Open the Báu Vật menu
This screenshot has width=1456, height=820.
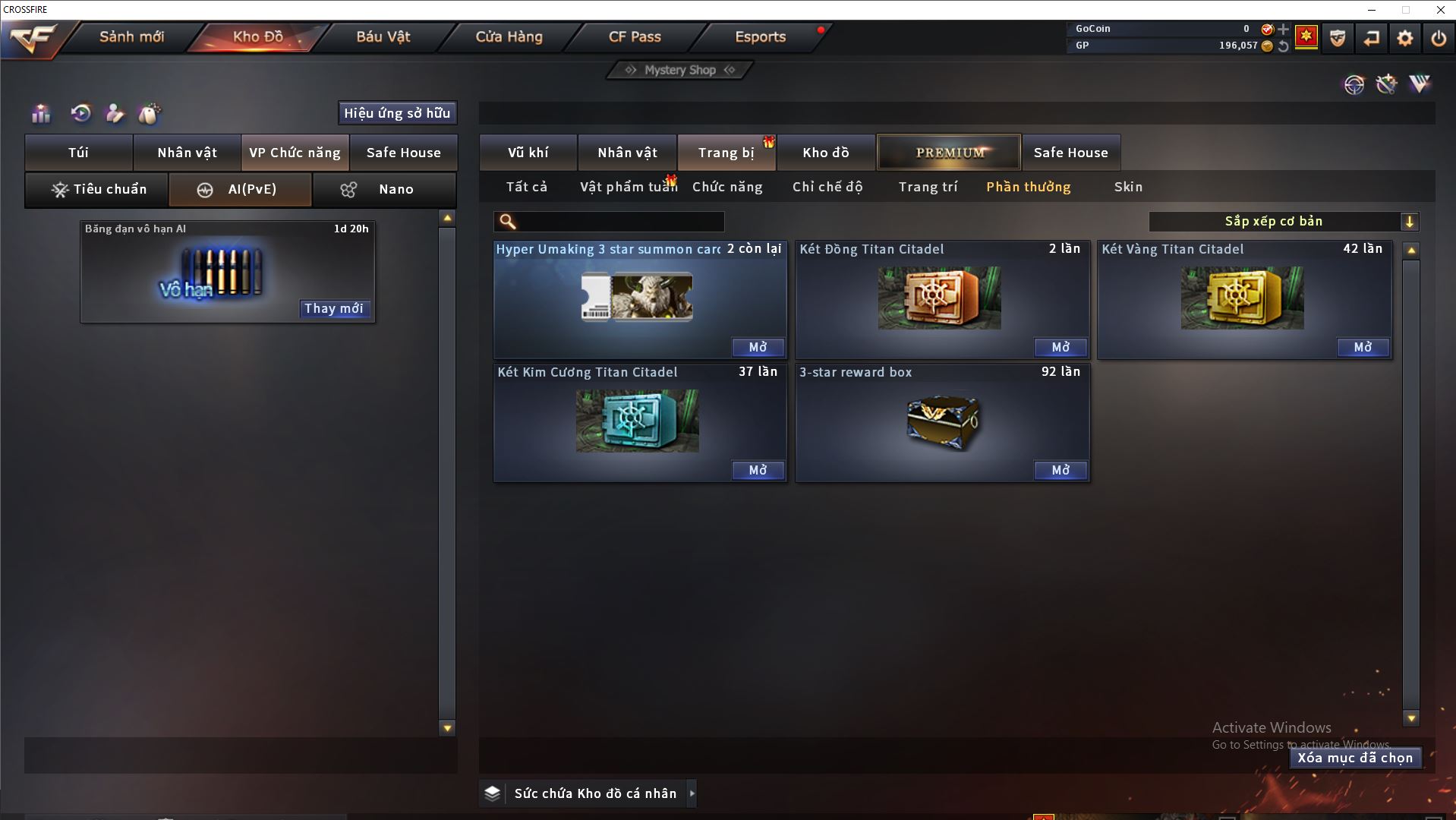click(x=383, y=36)
